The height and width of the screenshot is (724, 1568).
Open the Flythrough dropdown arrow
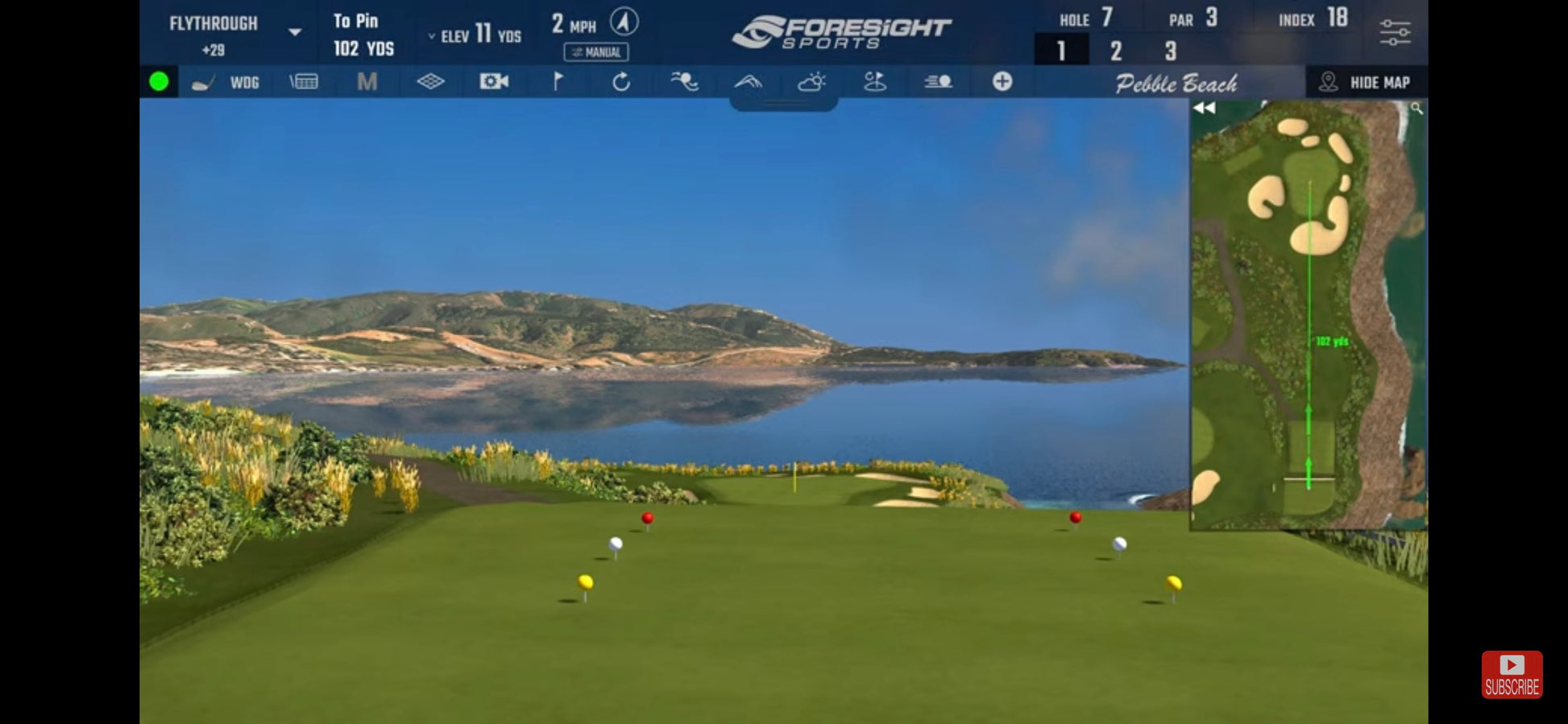click(x=295, y=32)
